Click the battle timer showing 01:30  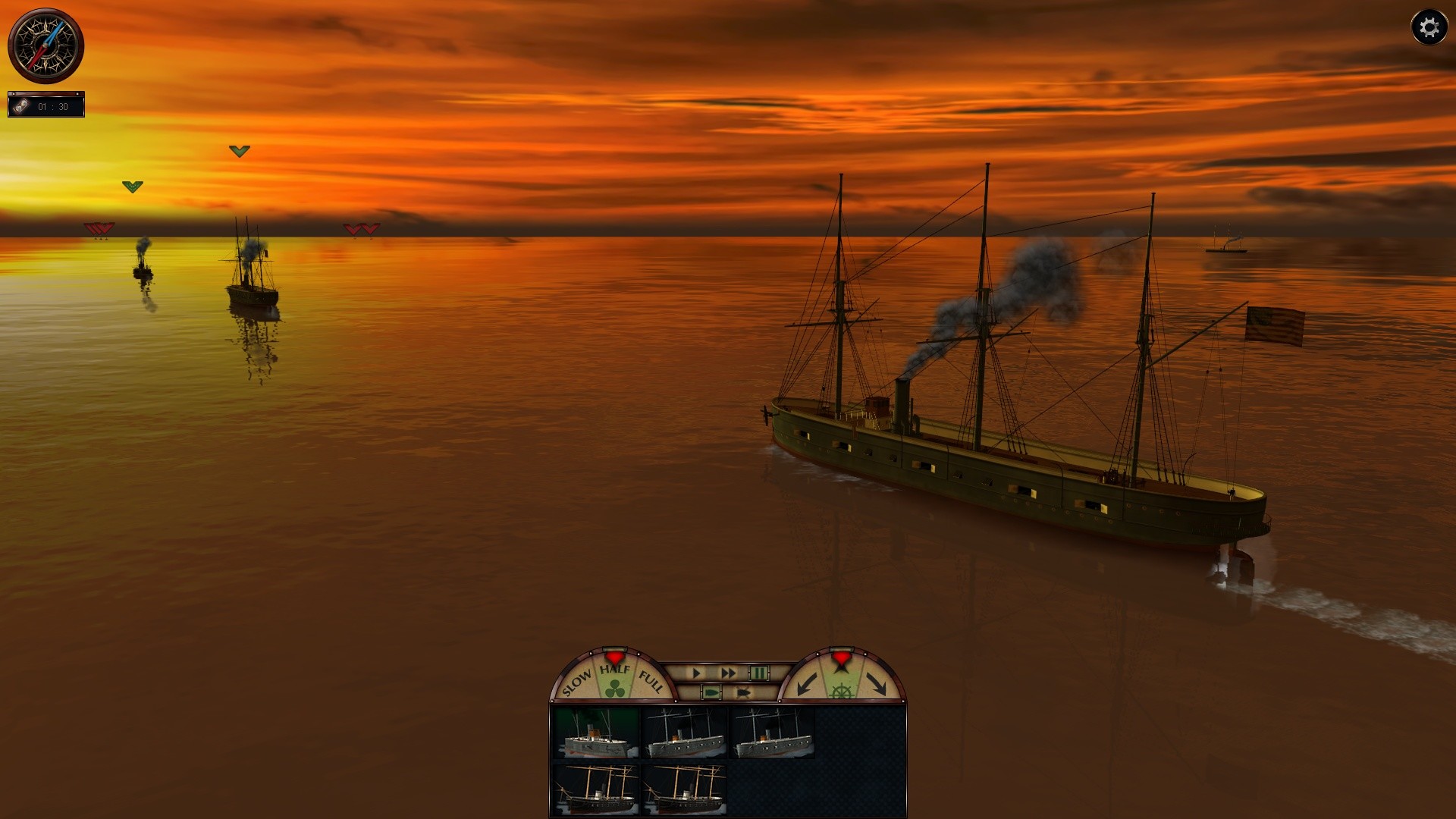pyautogui.click(x=53, y=105)
